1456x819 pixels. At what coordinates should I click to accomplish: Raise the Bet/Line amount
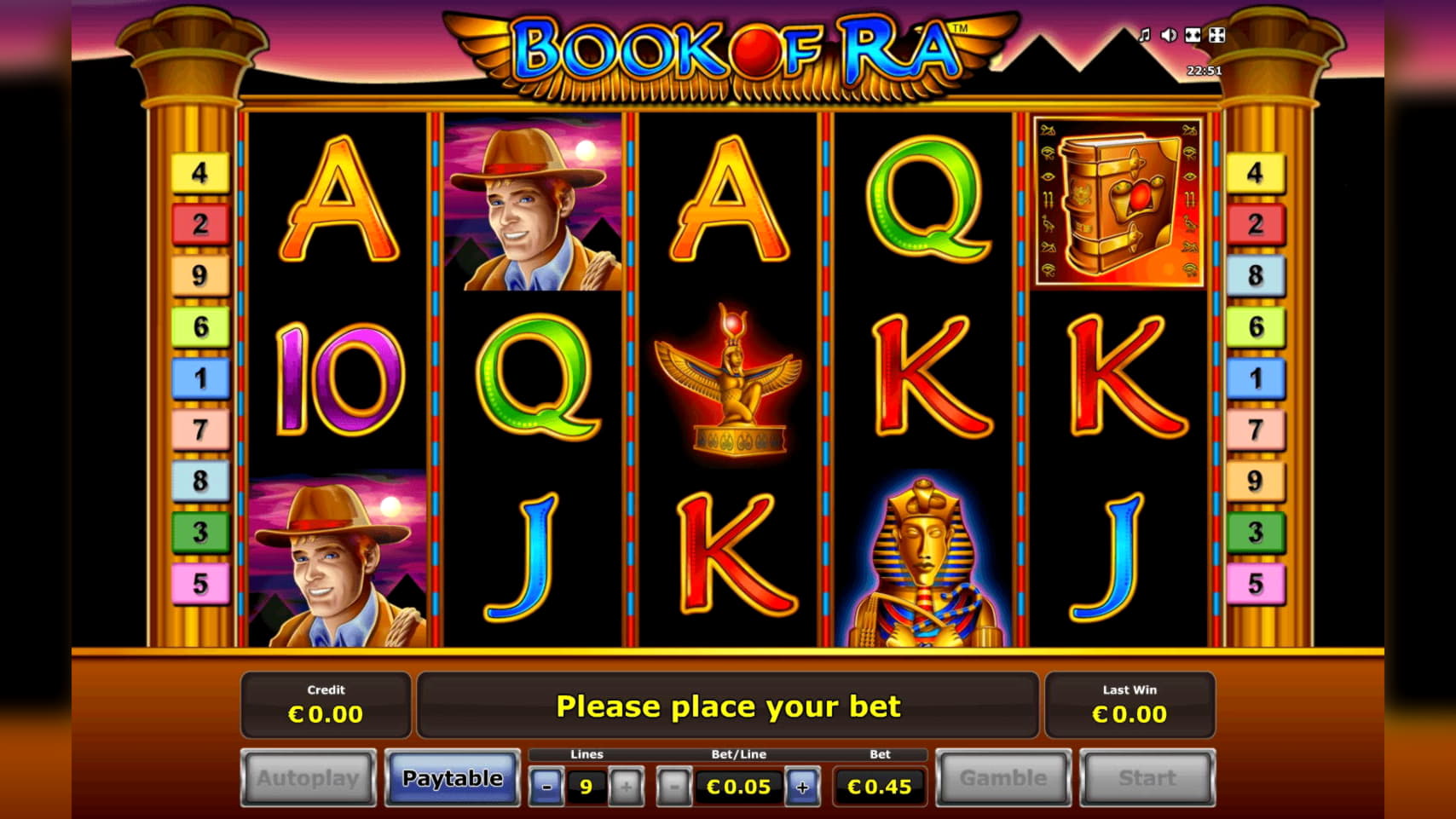(802, 787)
